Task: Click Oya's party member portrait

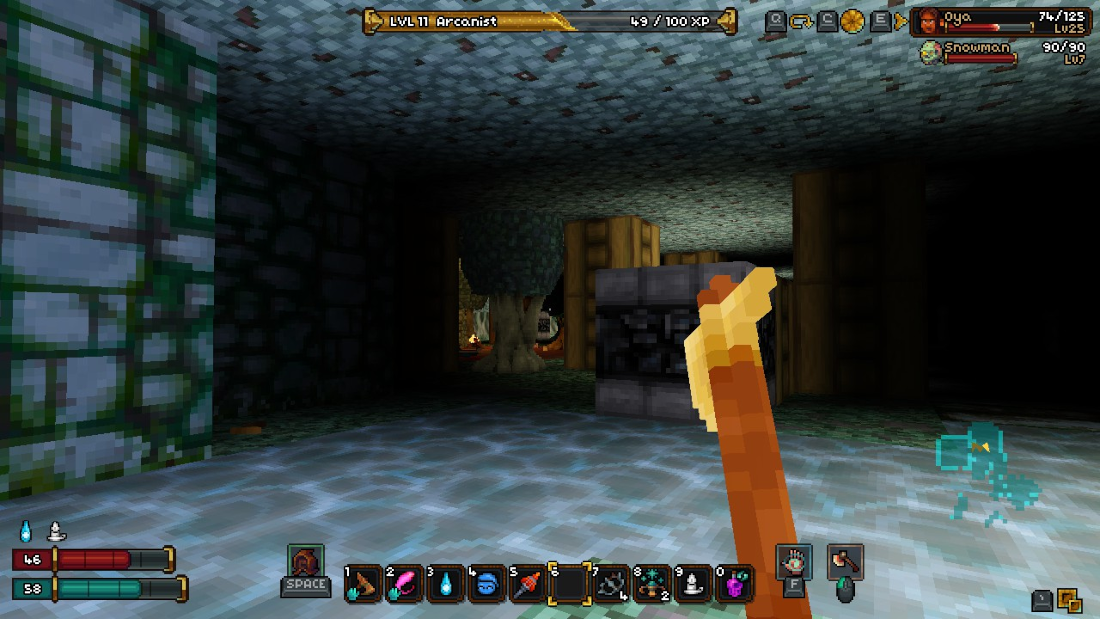Action: click(x=929, y=22)
